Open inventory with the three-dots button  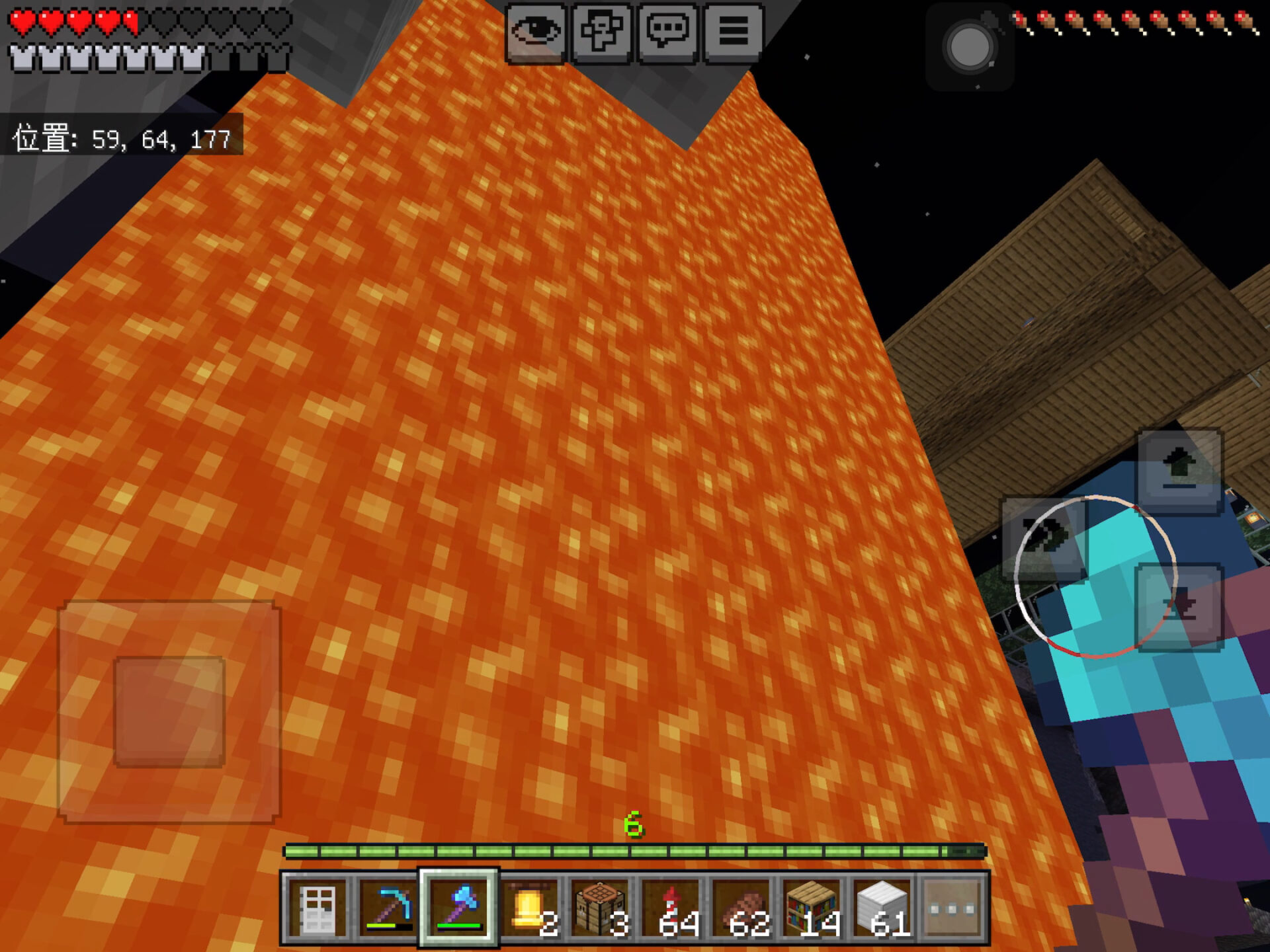click(953, 908)
